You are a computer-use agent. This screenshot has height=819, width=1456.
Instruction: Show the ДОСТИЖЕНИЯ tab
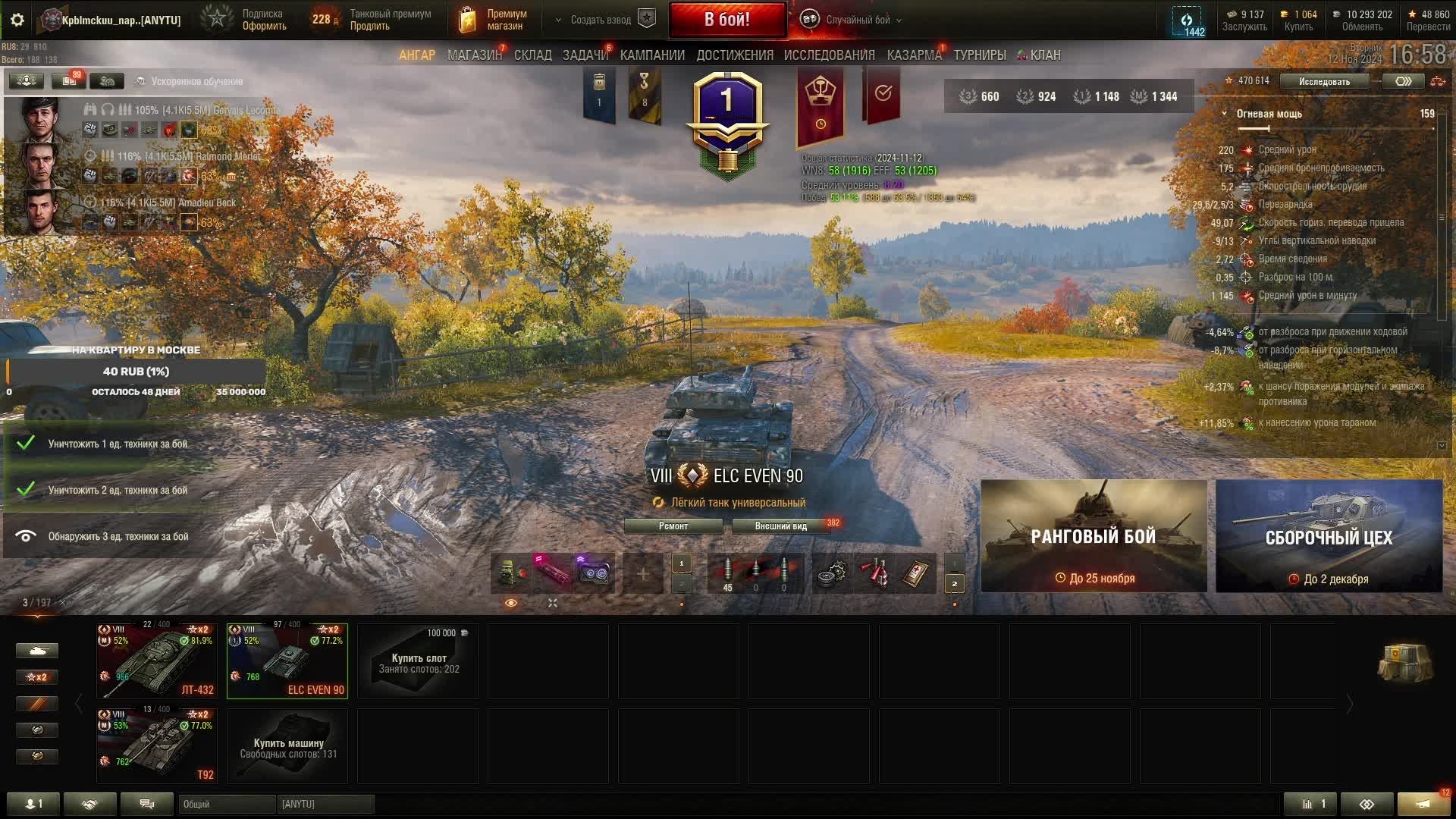pyautogui.click(x=734, y=55)
